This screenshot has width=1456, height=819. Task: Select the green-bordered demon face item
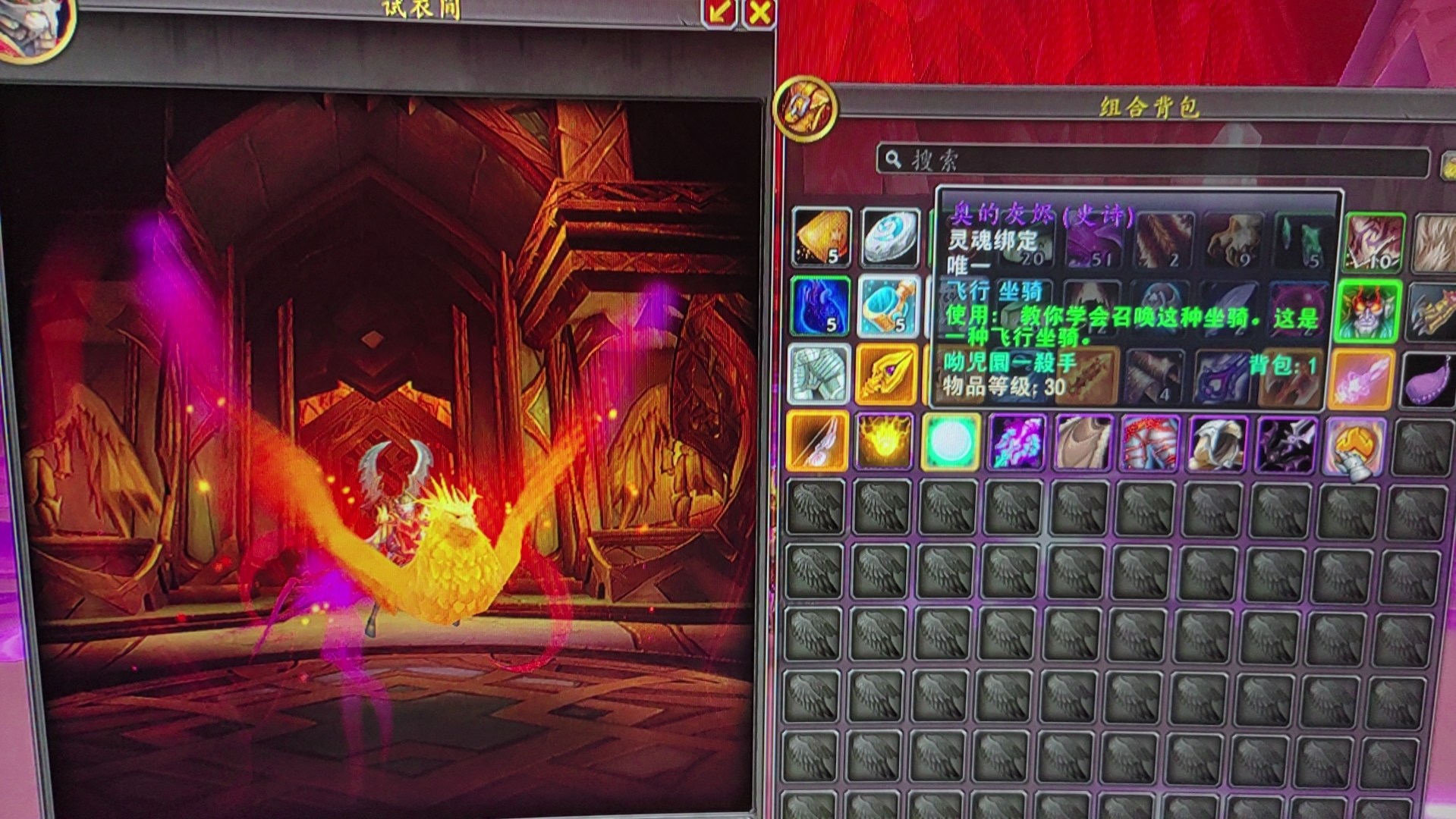tap(1367, 312)
